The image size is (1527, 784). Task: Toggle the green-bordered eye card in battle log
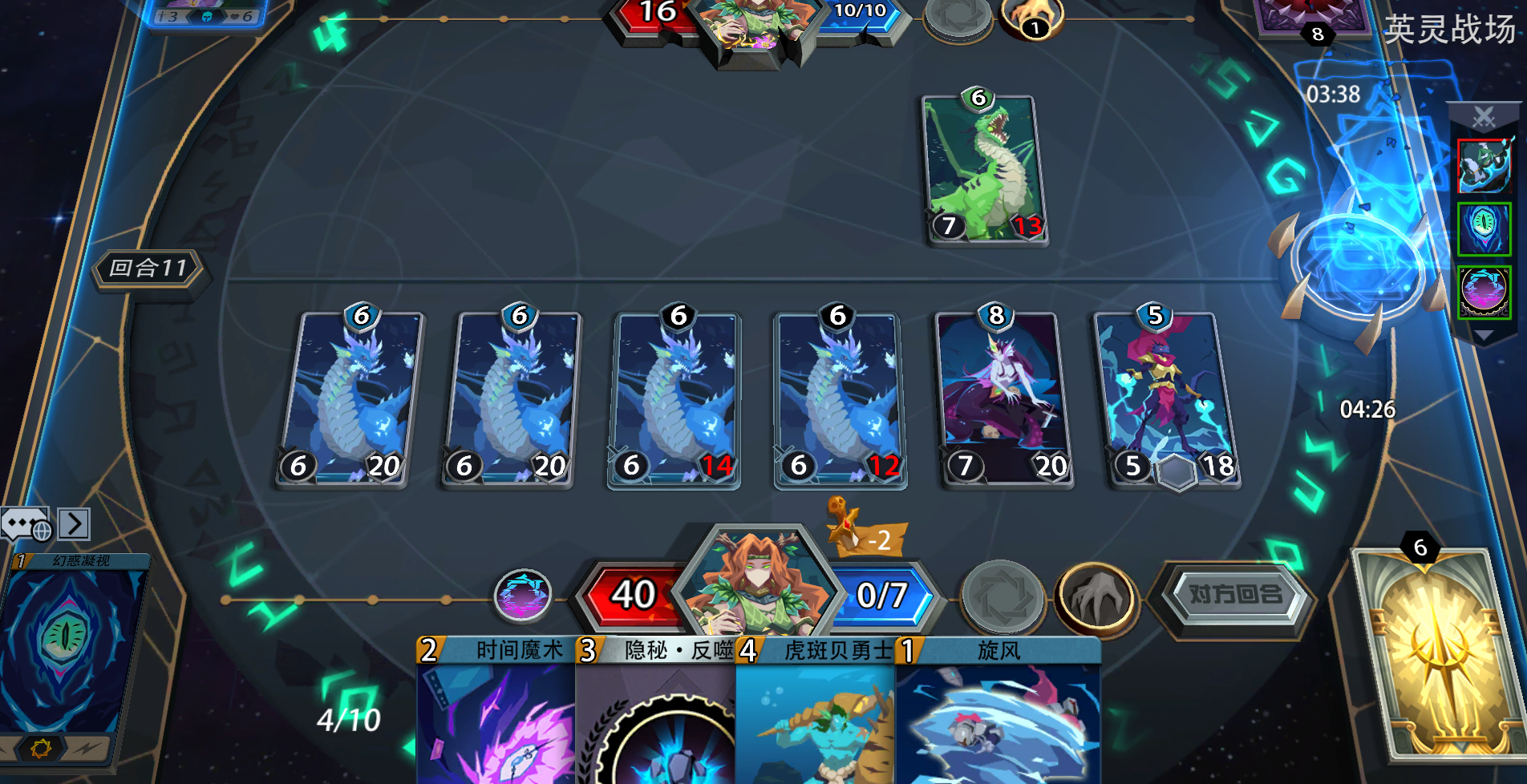pyautogui.click(x=1485, y=227)
